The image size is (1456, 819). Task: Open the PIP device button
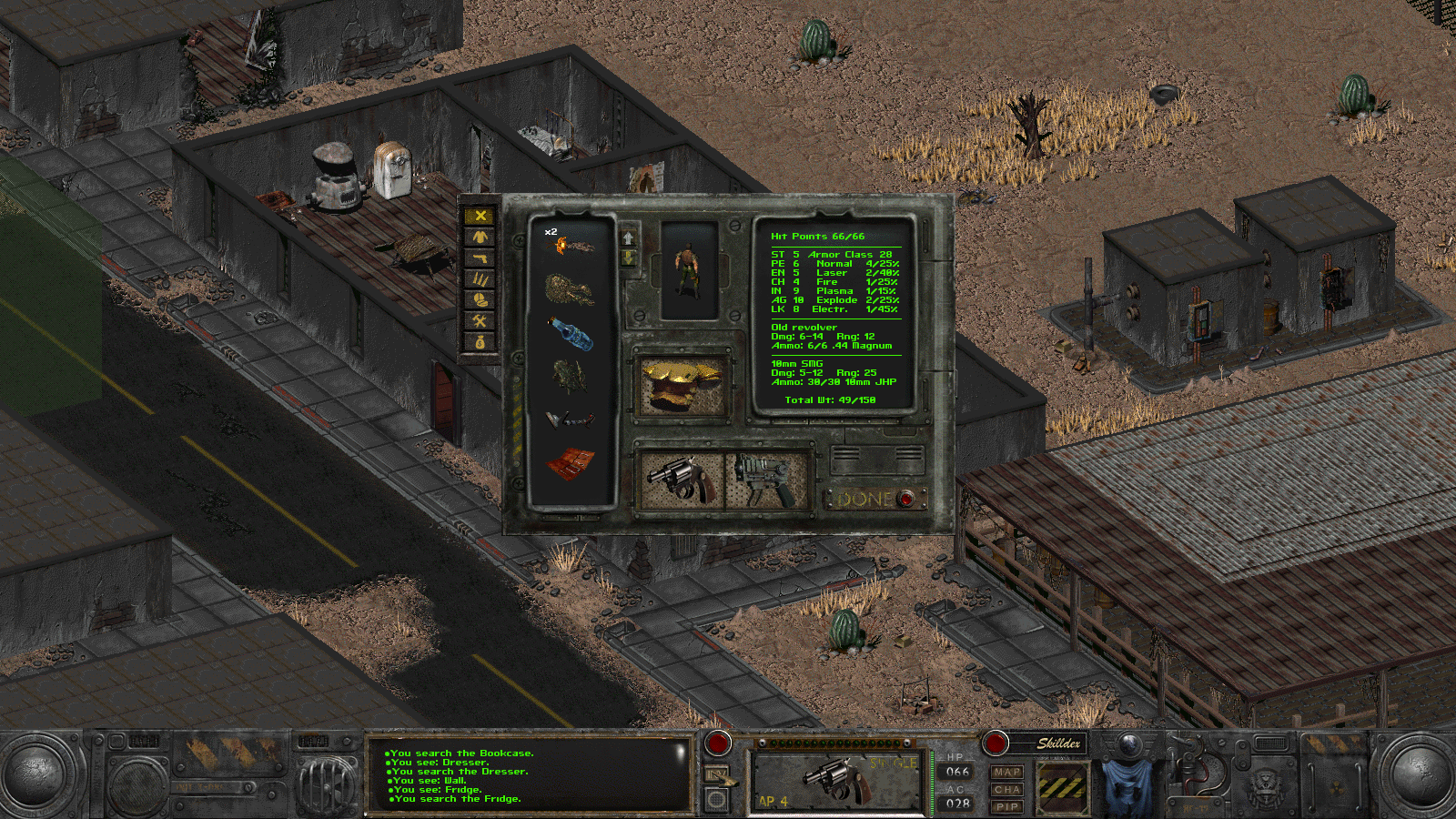(1006, 806)
